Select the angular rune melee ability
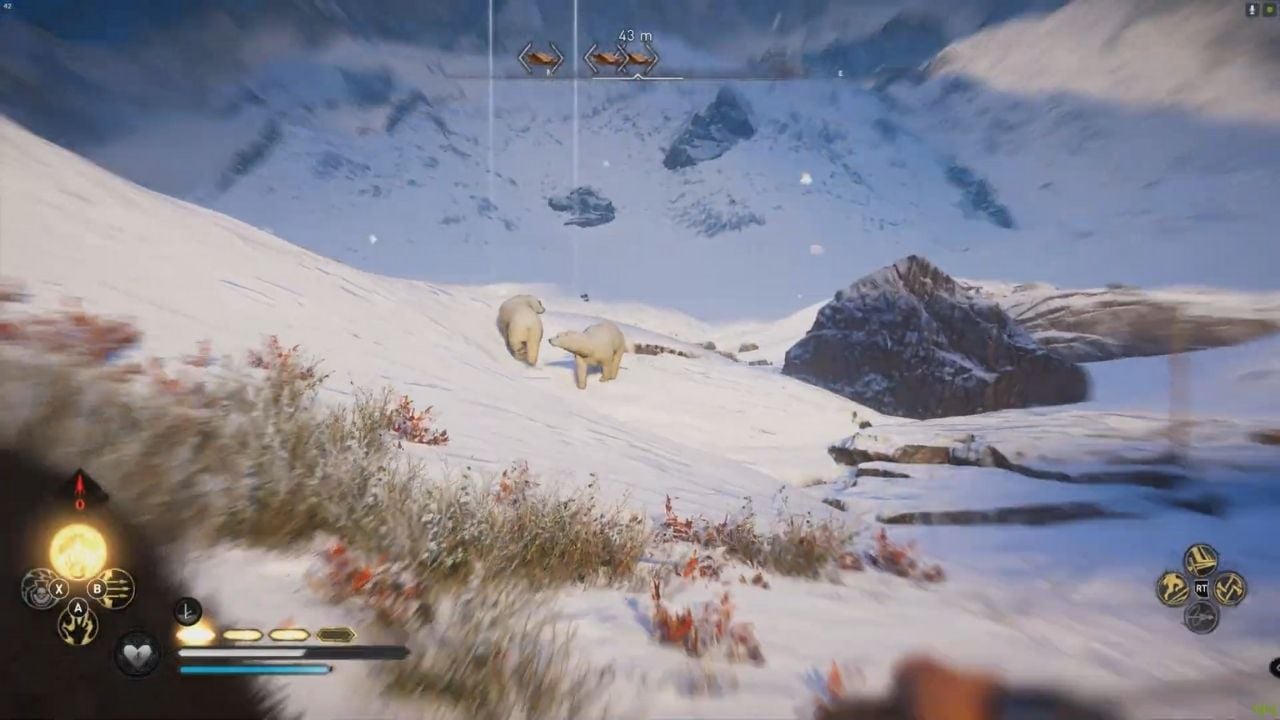The height and width of the screenshot is (720, 1280). click(1229, 588)
